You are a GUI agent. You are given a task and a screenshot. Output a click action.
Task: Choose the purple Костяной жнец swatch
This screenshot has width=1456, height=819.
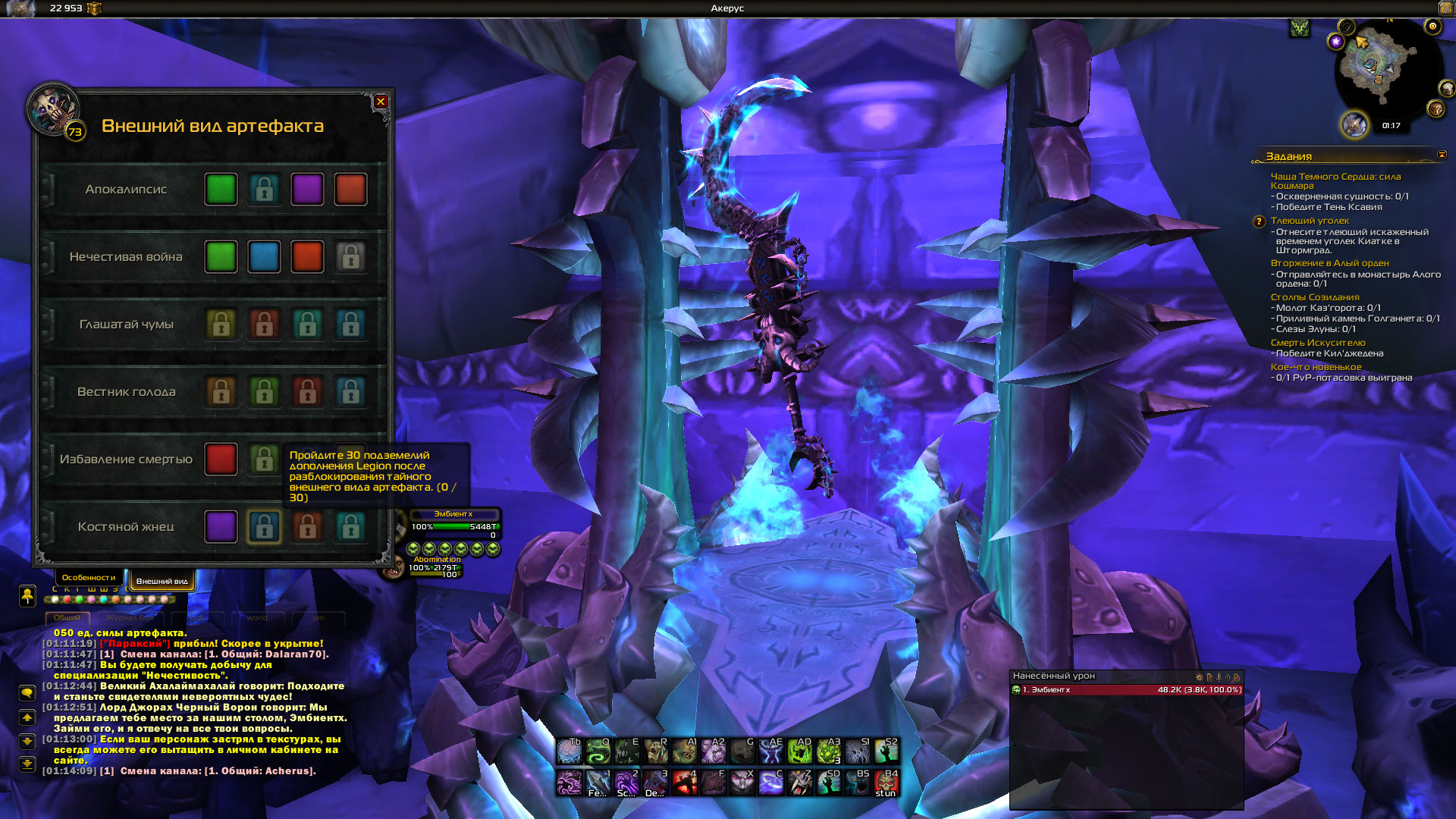[221, 527]
